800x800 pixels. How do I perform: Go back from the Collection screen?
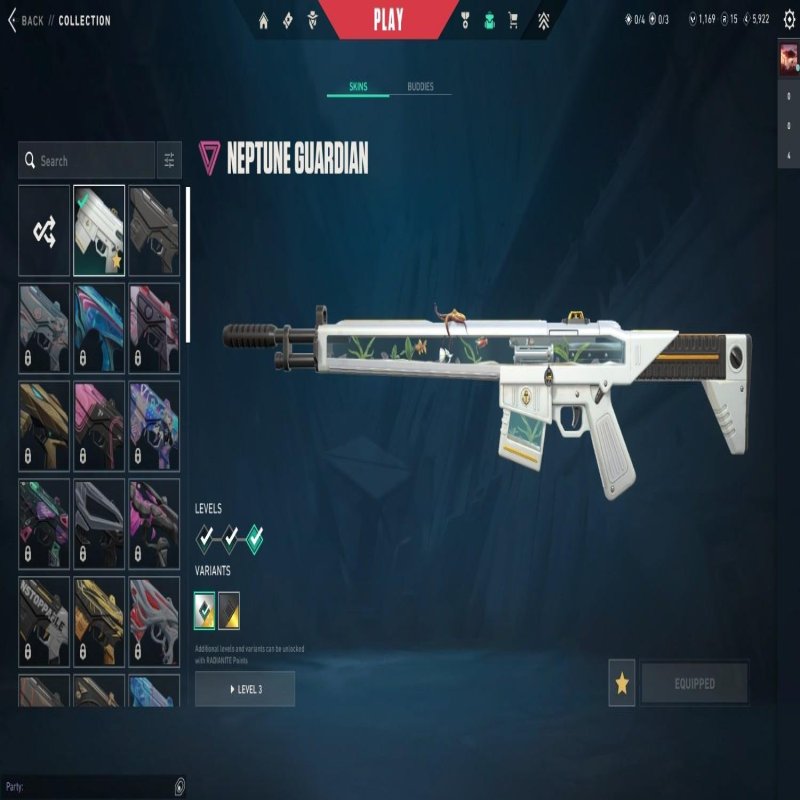click(x=26, y=20)
